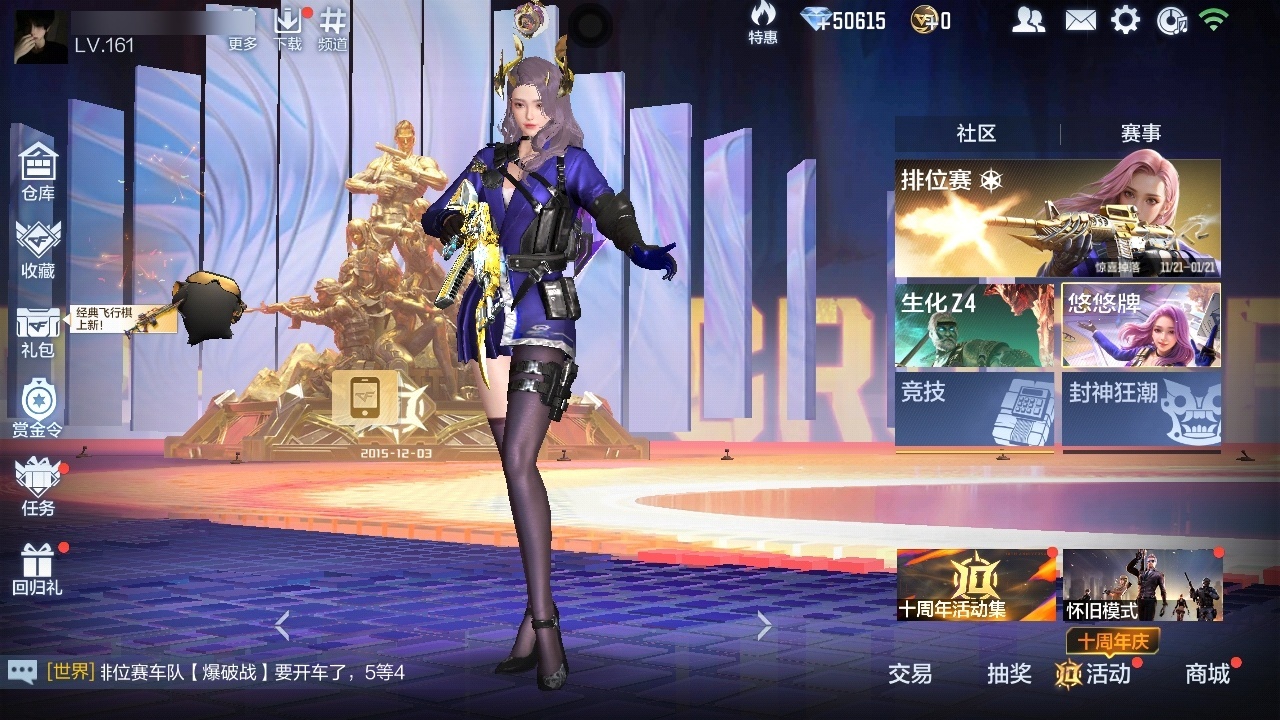Switch to the 社区 community tab
Screen dimensions: 1280x720
pos(976,134)
